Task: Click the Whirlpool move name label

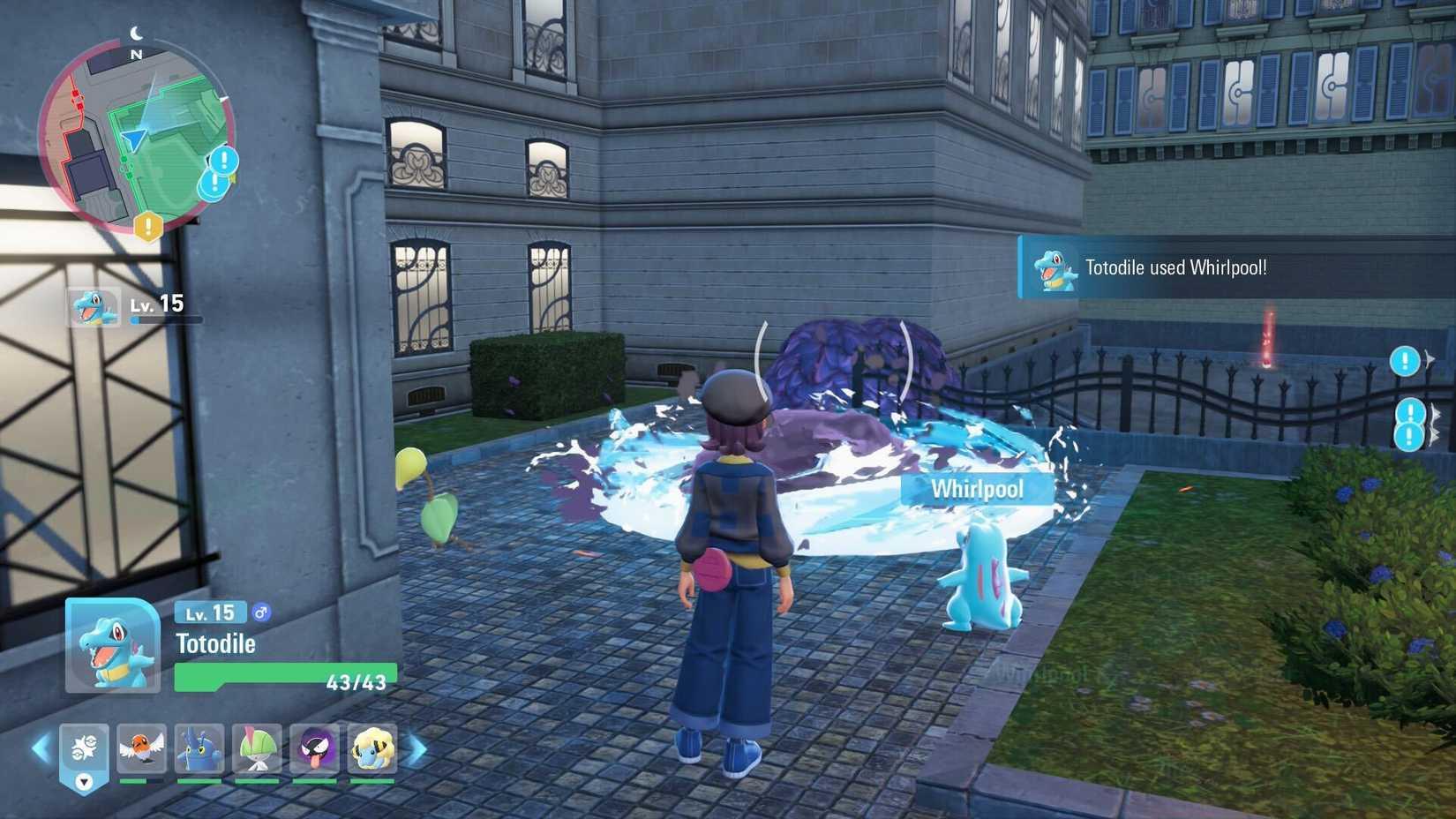Action: 978,488
